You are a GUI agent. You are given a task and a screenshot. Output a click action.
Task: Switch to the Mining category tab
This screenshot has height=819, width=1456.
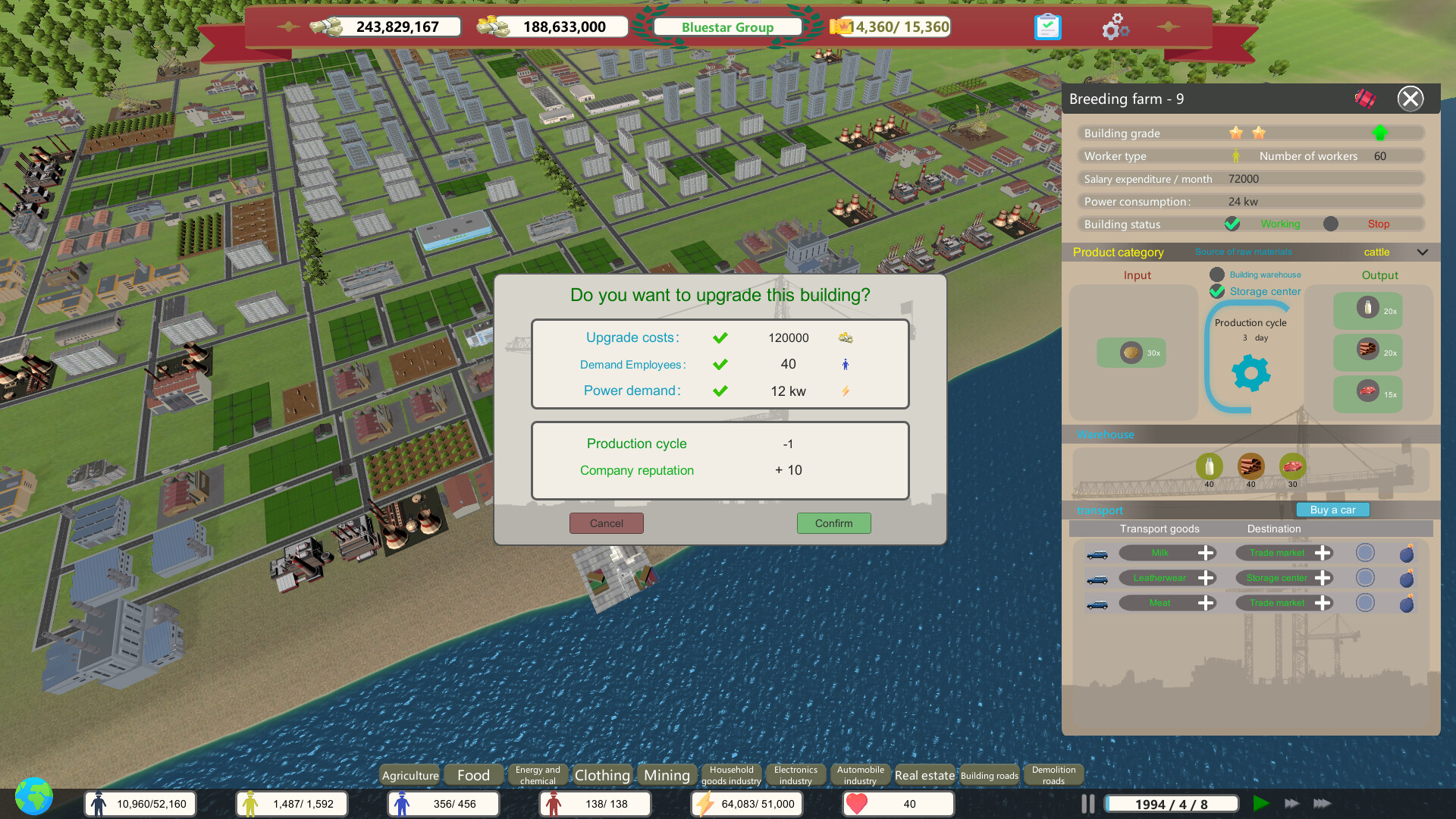[x=666, y=774]
